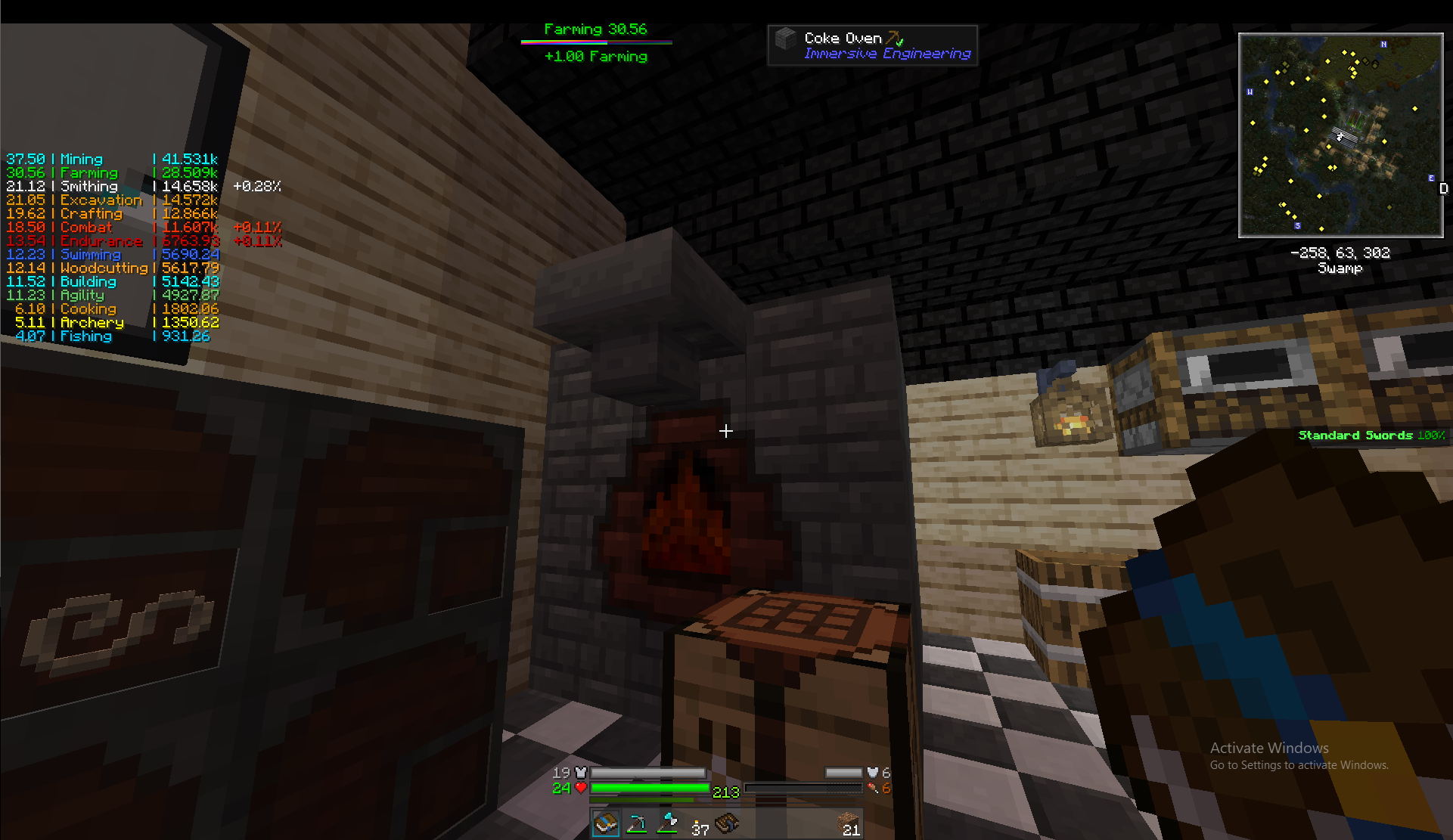Screen dimensions: 1453x840
Task: Select the diamond pickaxe in the hotbar
Action: pos(637,824)
